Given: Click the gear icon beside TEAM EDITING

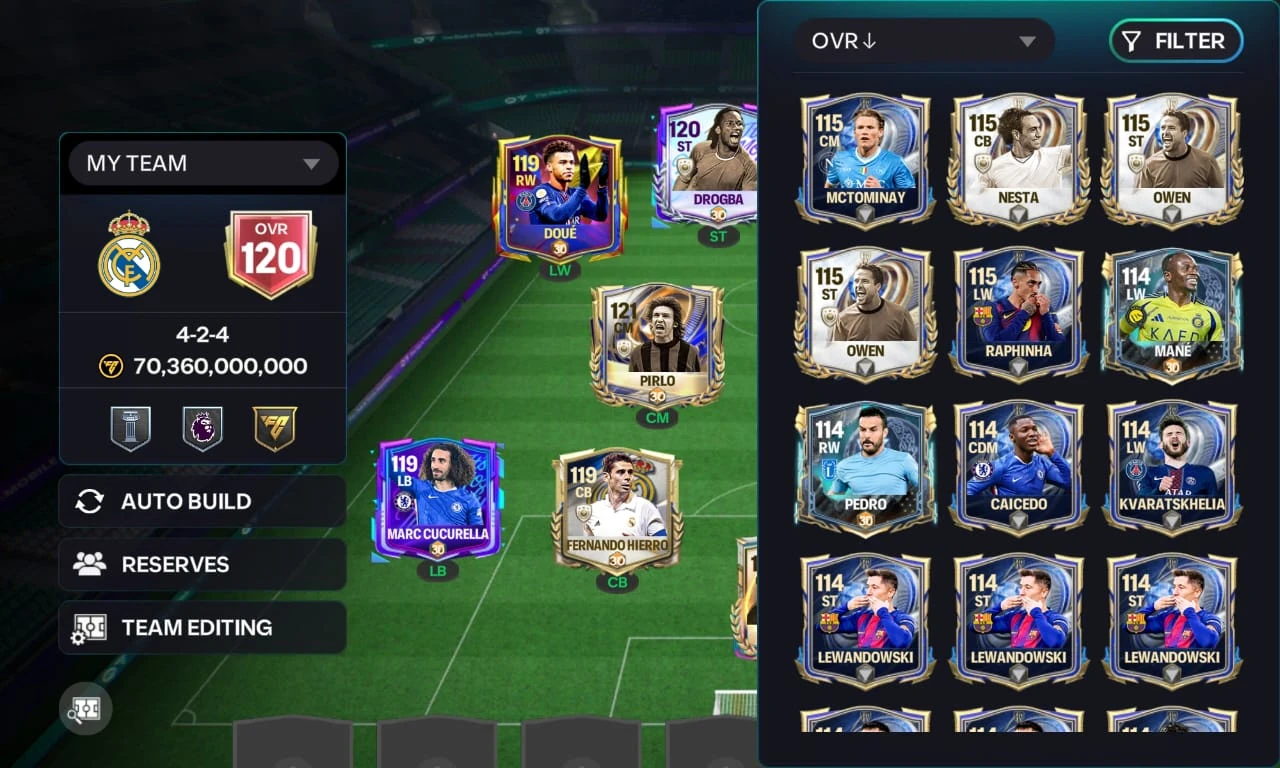Looking at the screenshot, I should (90, 627).
